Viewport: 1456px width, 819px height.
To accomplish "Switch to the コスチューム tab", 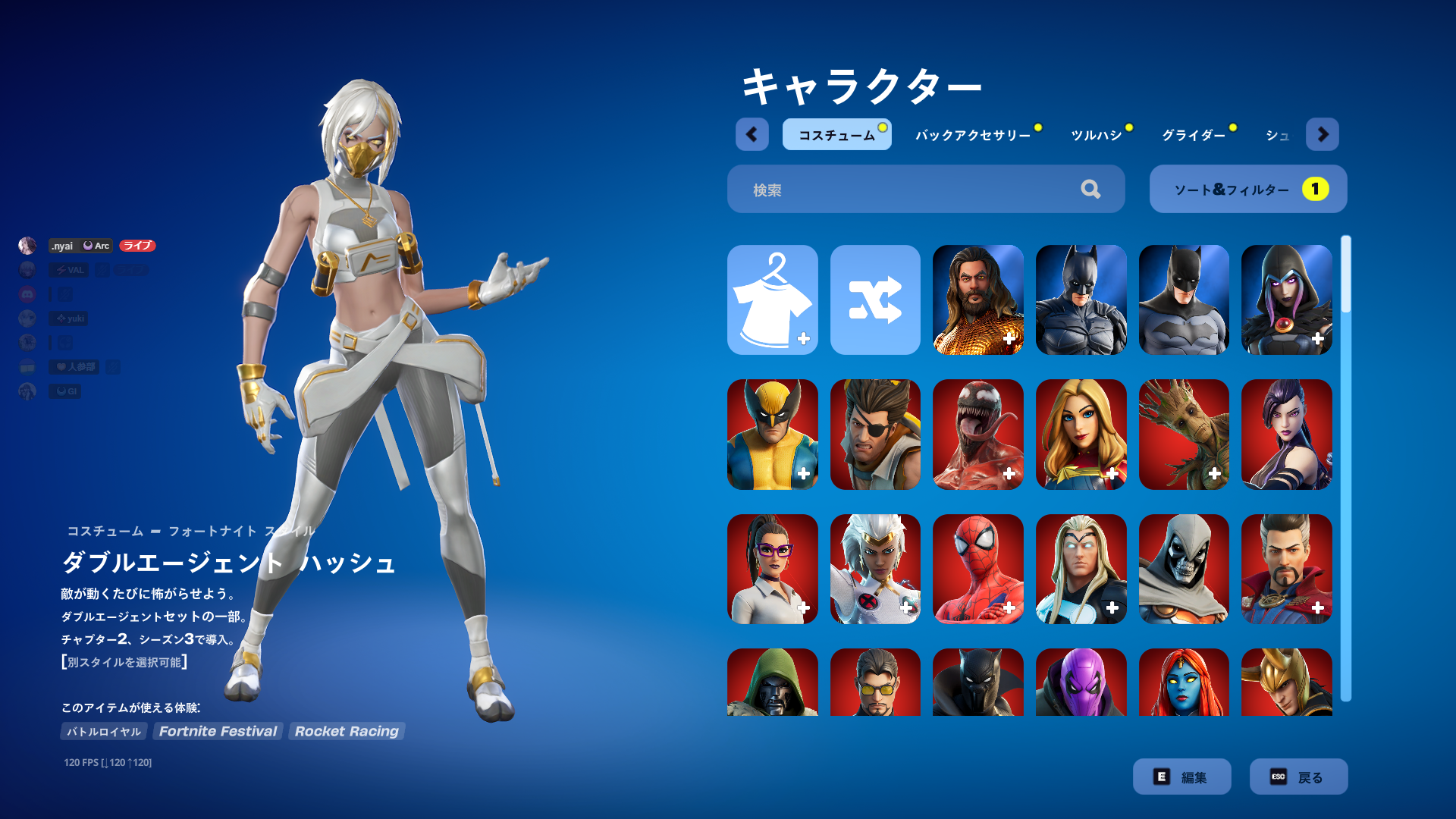I will 836,135.
